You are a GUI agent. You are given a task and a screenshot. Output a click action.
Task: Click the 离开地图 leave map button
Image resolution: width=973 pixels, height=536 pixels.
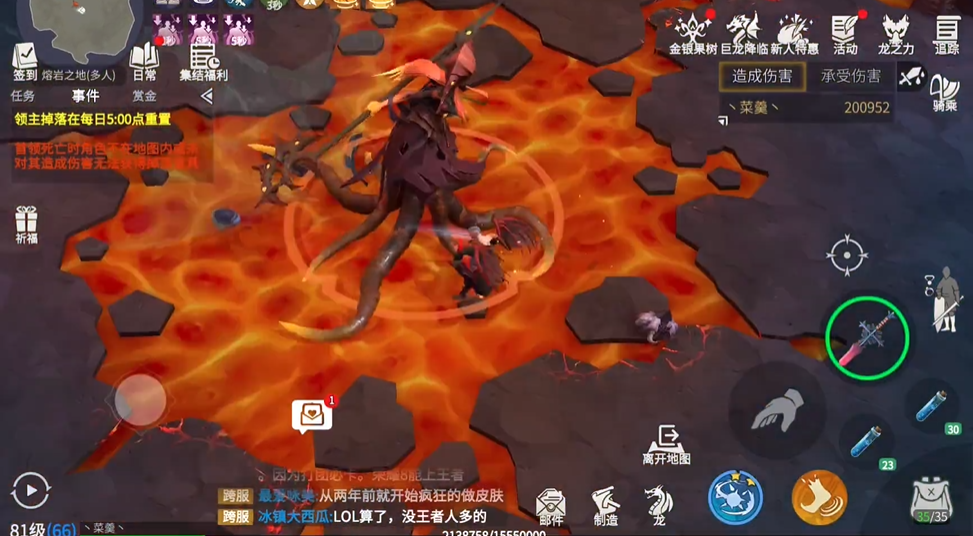(666, 443)
